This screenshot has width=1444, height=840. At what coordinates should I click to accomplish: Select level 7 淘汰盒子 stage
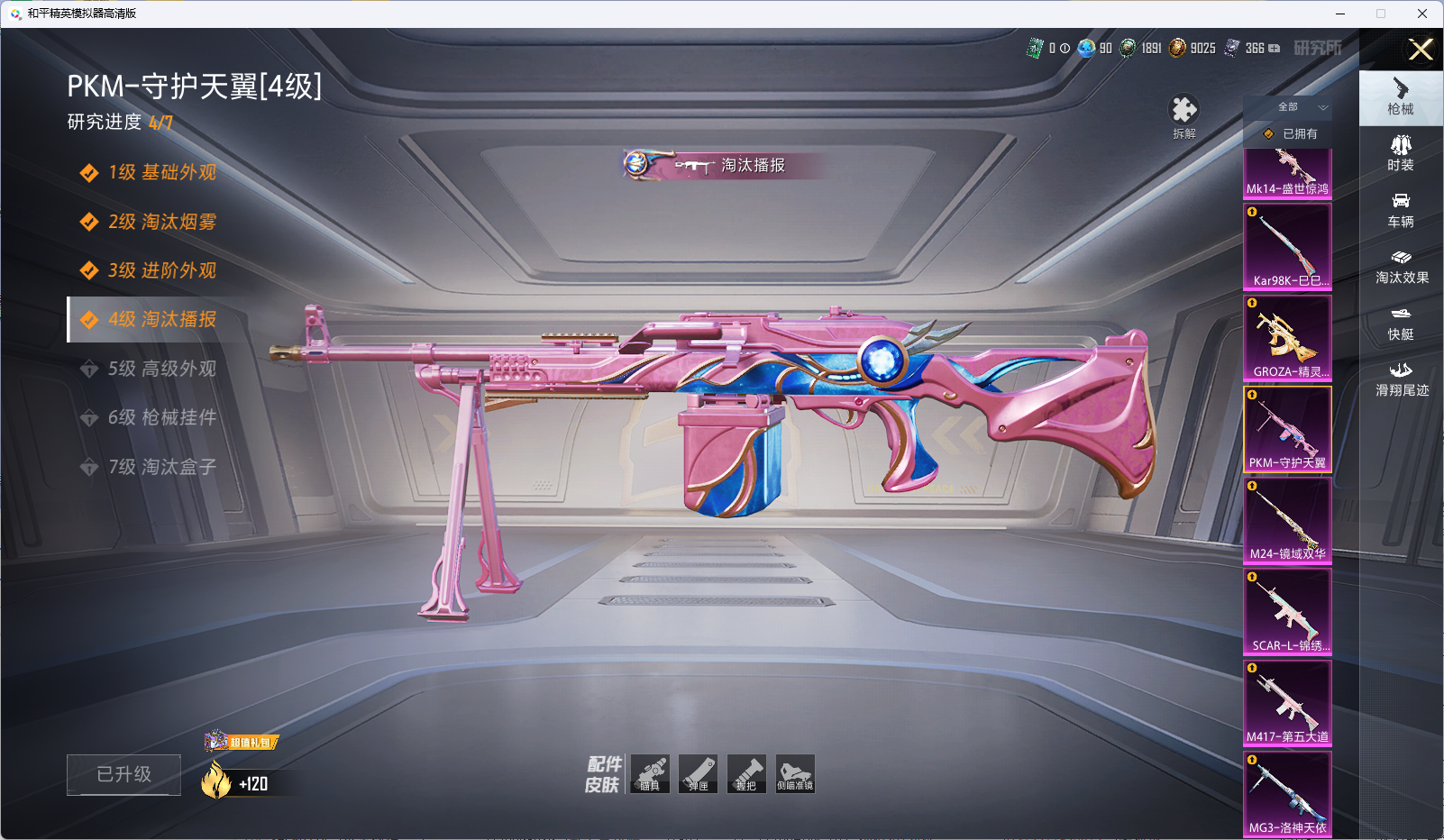click(161, 467)
